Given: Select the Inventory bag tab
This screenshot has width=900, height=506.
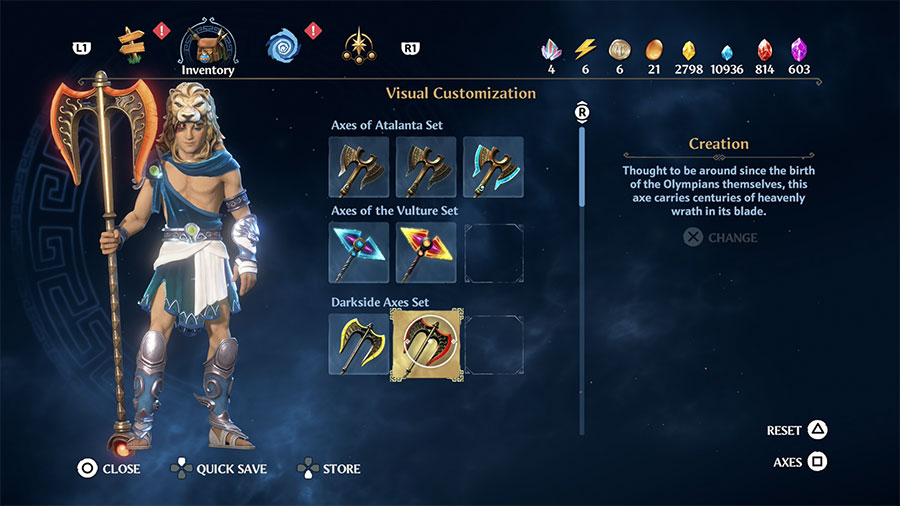Looking at the screenshot, I should pos(208,44).
